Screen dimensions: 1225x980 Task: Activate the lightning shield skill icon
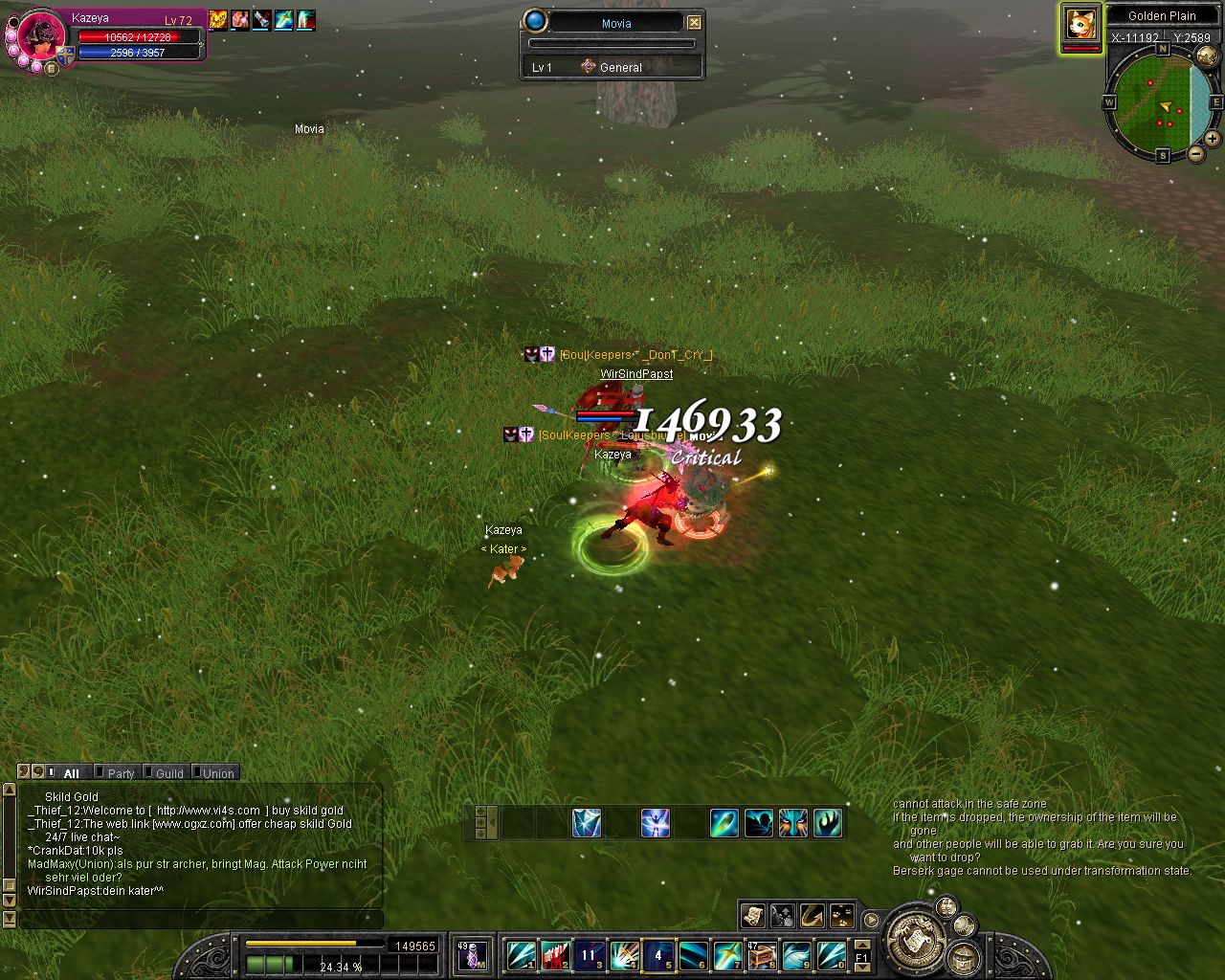point(587,823)
